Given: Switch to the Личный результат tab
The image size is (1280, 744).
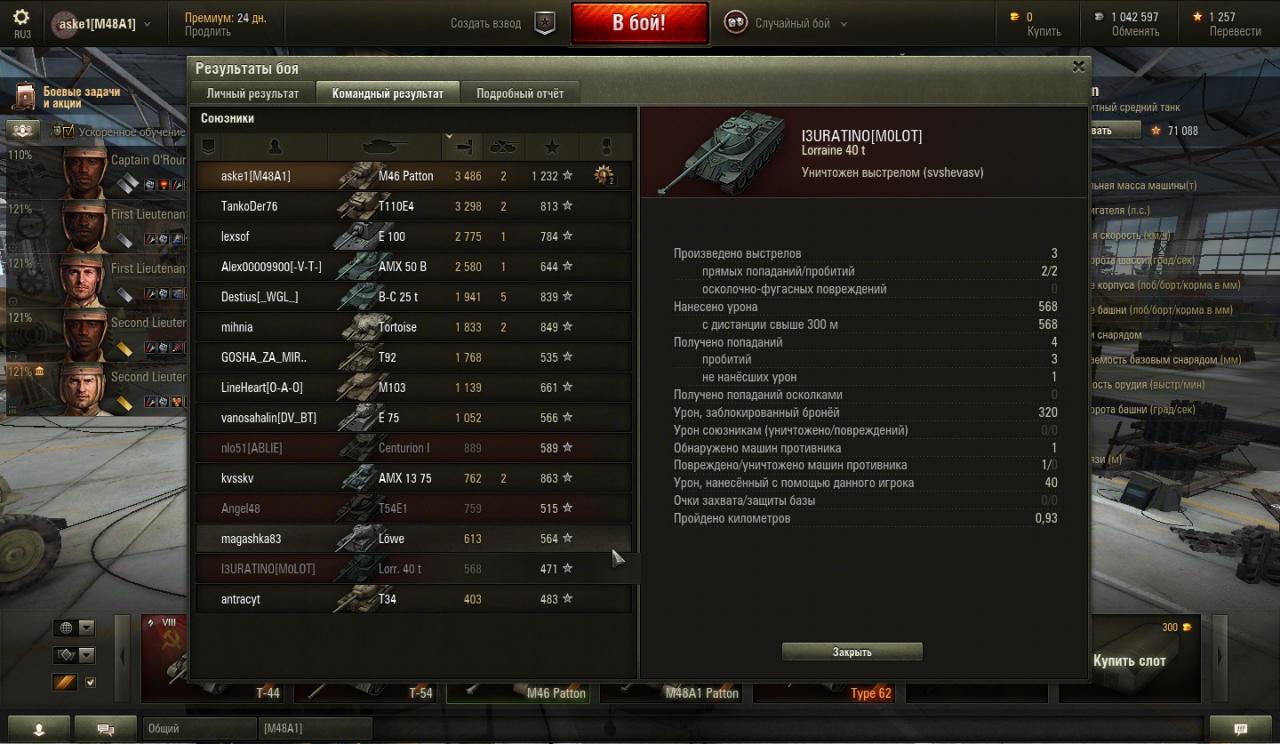Looking at the screenshot, I should tap(252, 93).
